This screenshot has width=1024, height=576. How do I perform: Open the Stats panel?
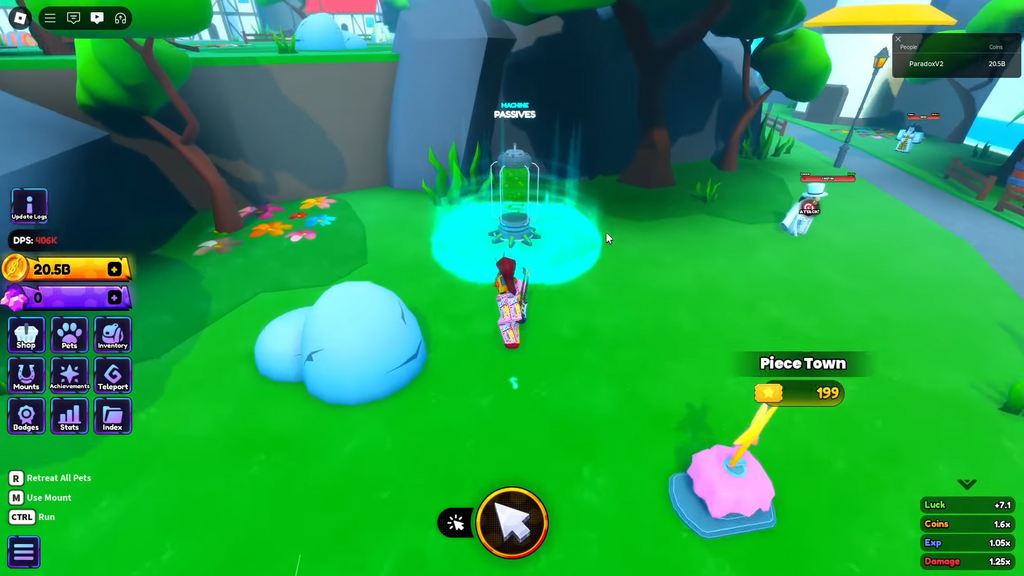(x=69, y=416)
